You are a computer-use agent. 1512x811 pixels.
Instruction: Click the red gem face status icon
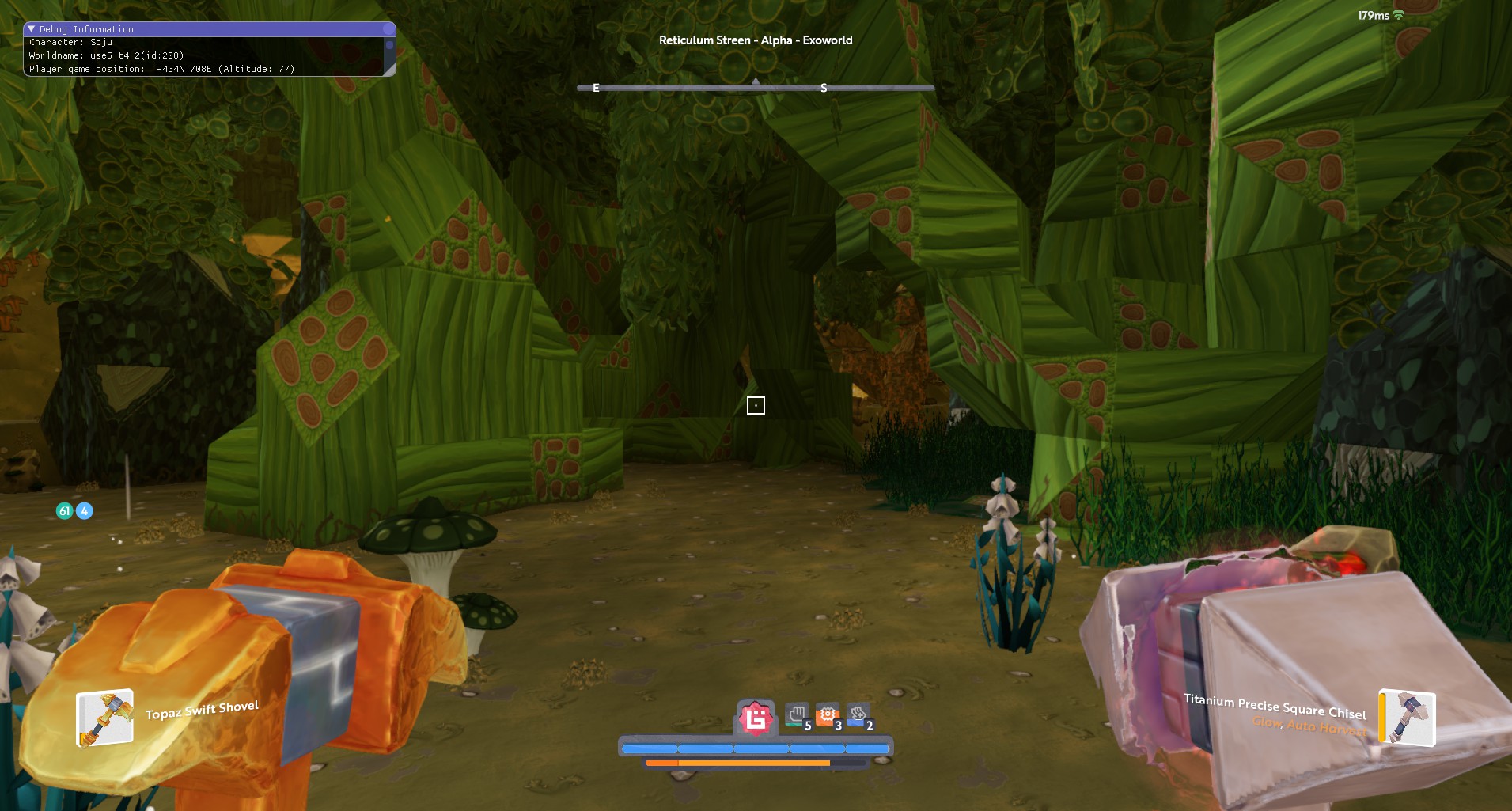pos(756,718)
